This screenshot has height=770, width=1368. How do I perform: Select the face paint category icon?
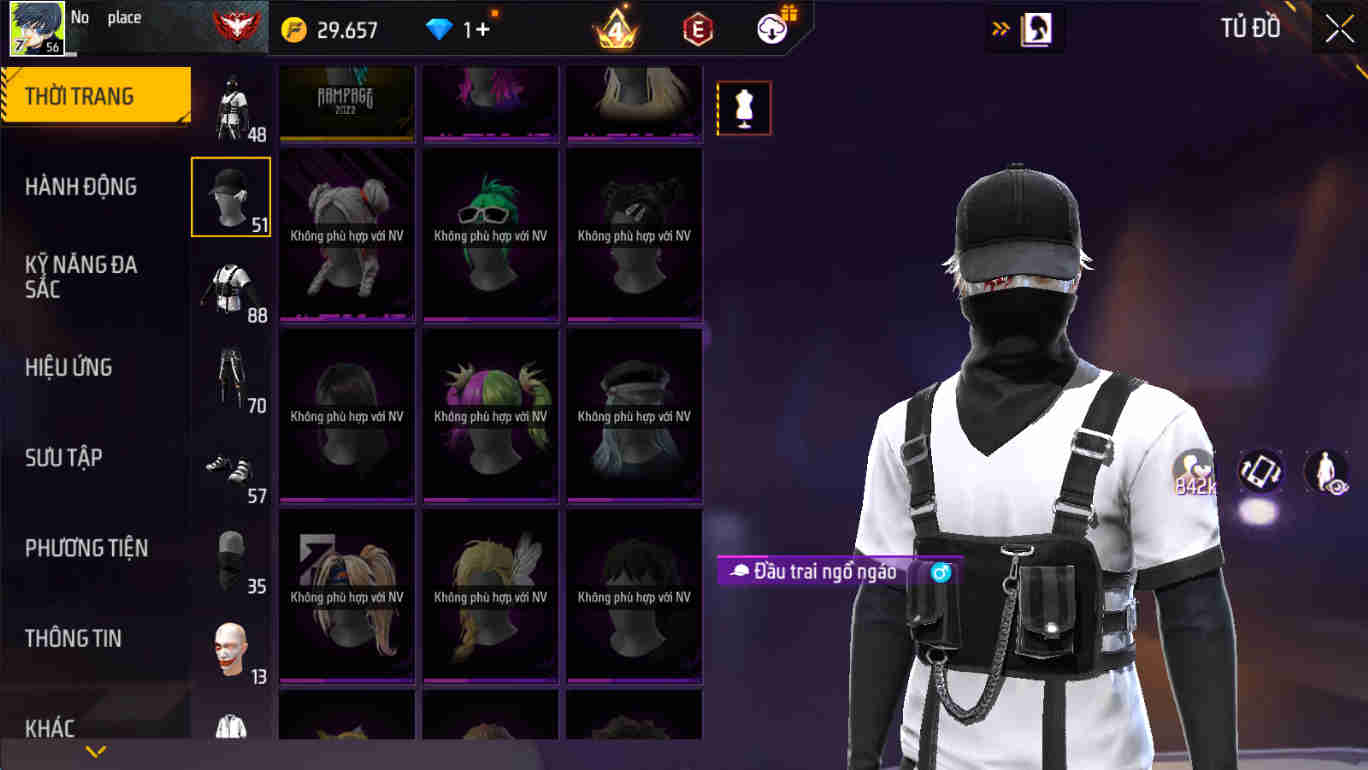231,646
